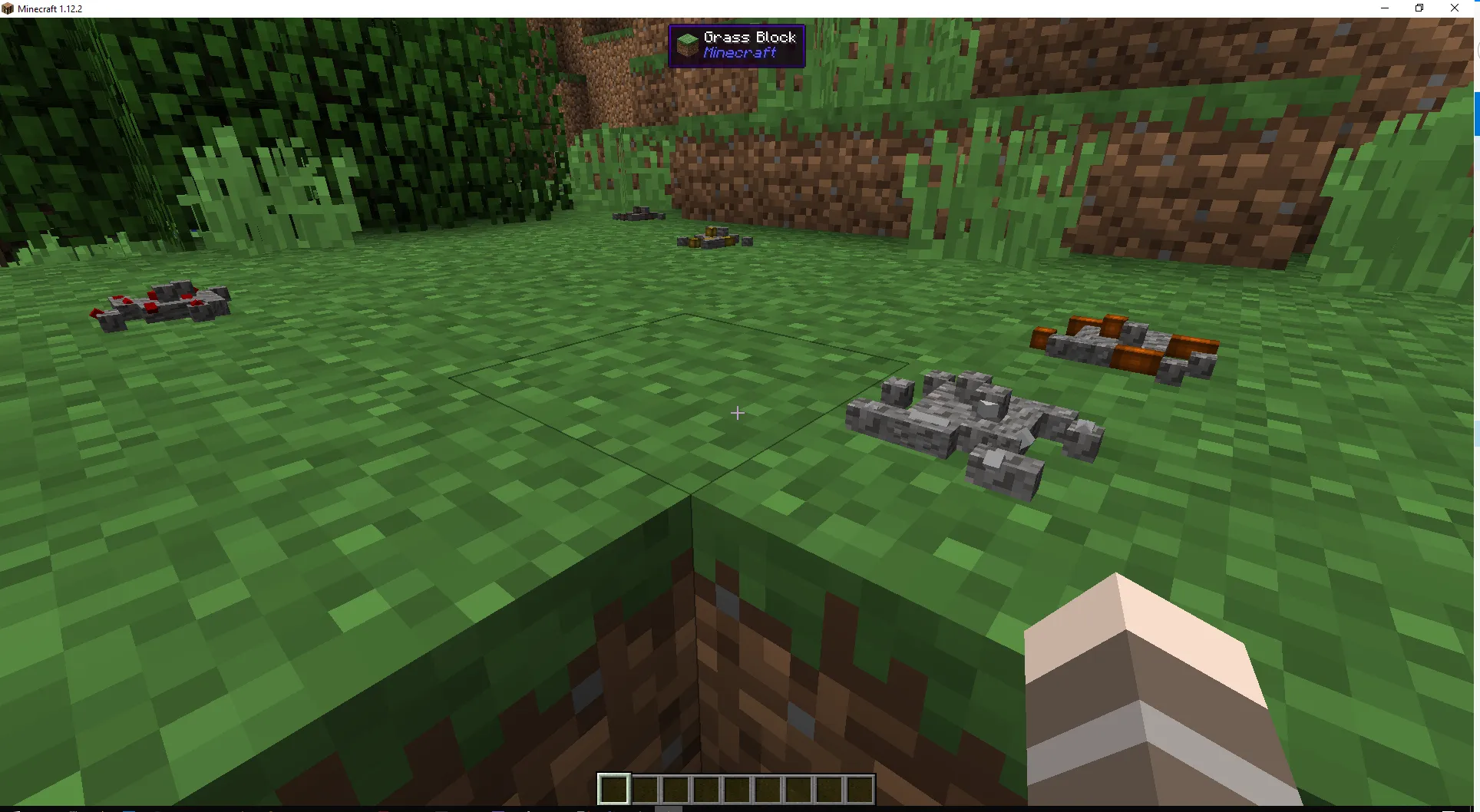Select the first hotbar slot

pos(614,789)
